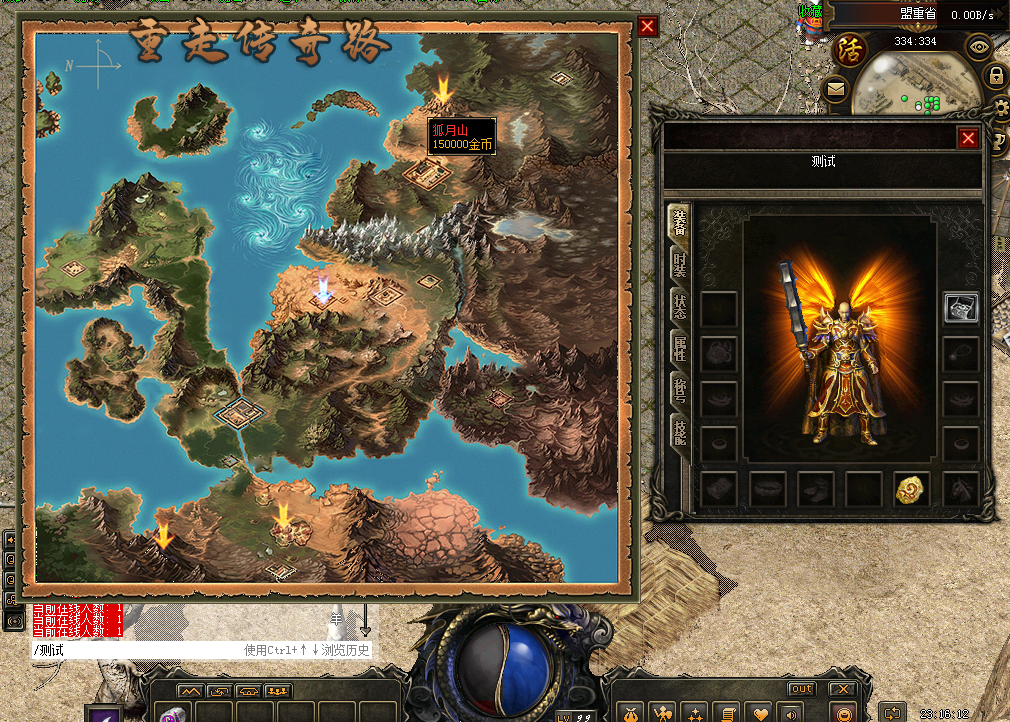The width and height of the screenshot is (1010, 722).
Task: Open the 状态 (status) tab
Action: [x=679, y=306]
